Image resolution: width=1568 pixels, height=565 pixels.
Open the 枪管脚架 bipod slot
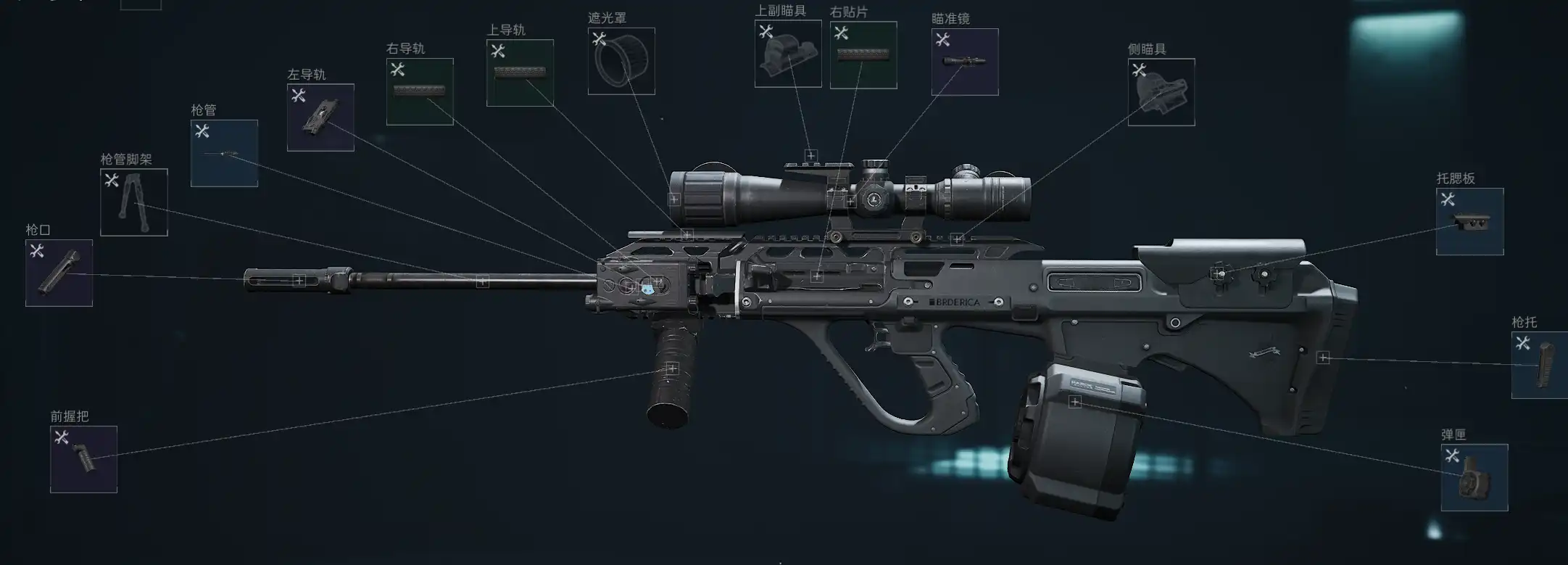[134, 202]
